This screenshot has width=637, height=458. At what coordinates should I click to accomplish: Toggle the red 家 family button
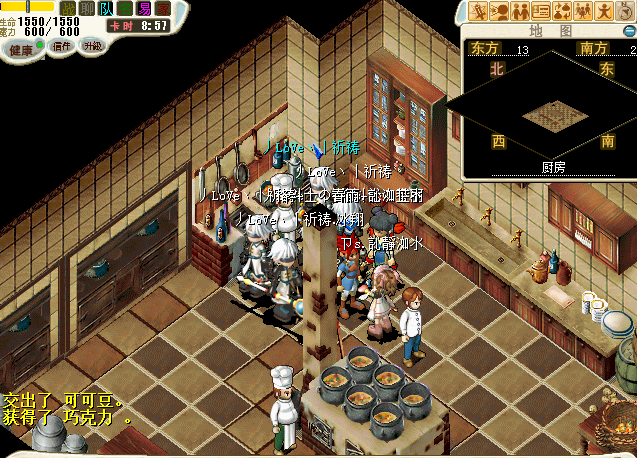pos(163,9)
